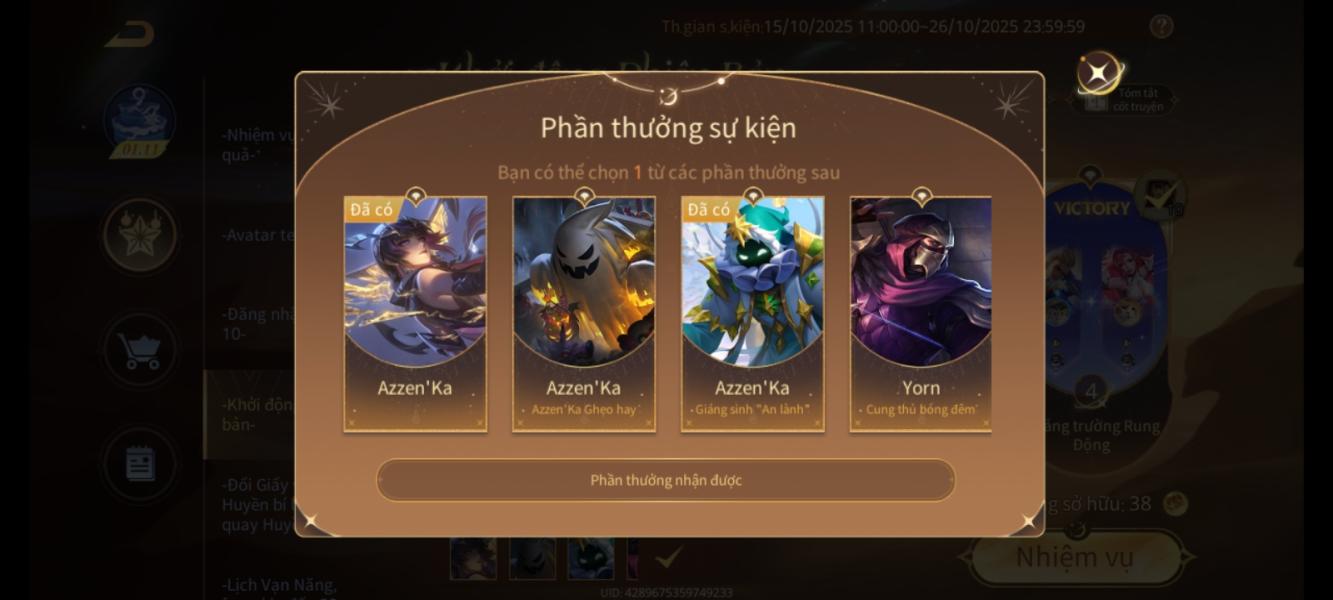Go back using the top-left return arrow
The height and width of the screenshot is (600, 1333).
[129, 35]
